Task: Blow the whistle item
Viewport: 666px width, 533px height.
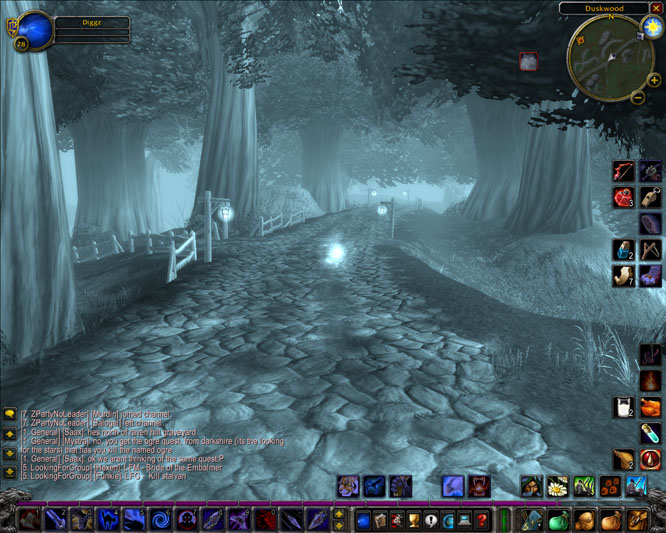Action: 650,197
